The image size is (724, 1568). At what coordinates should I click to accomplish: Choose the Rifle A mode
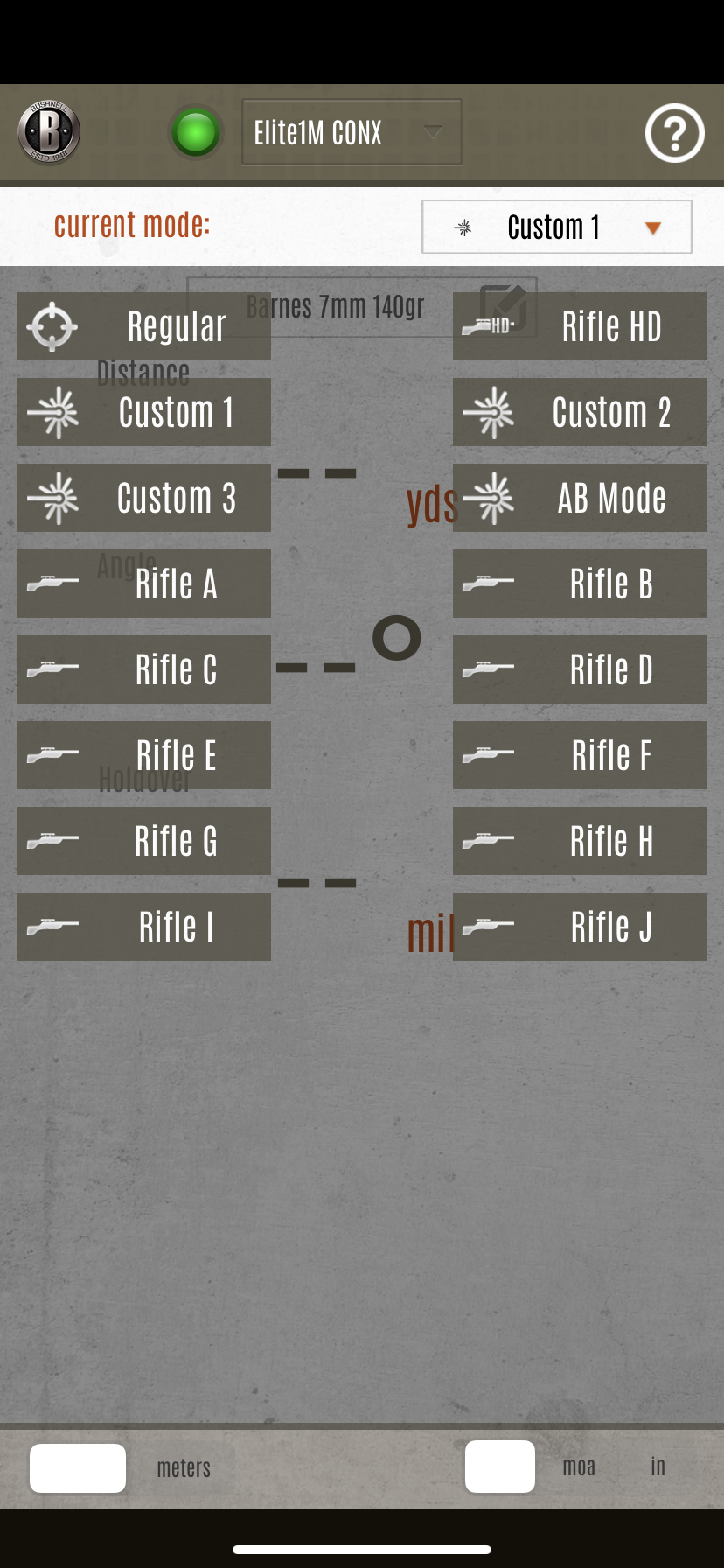tap(144, 584)
